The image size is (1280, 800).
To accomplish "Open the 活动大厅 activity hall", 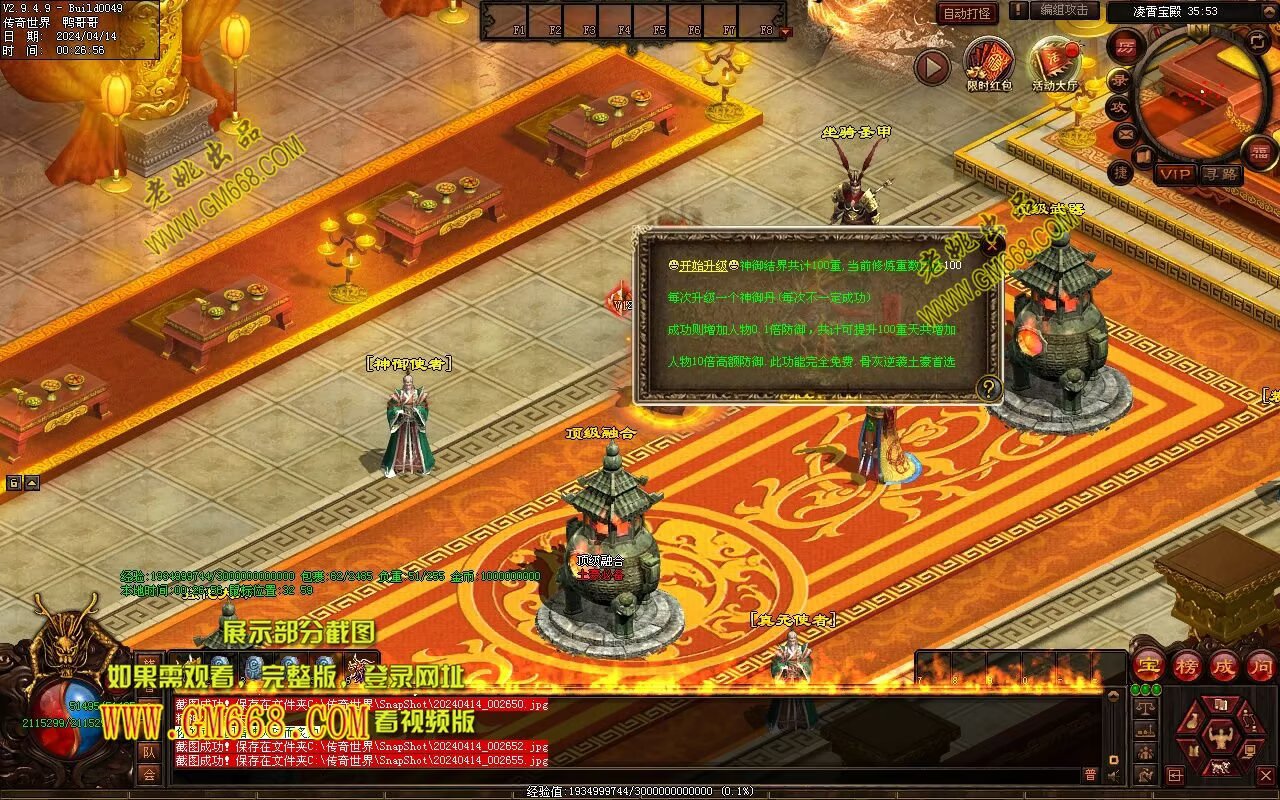I will (1055, 62).
